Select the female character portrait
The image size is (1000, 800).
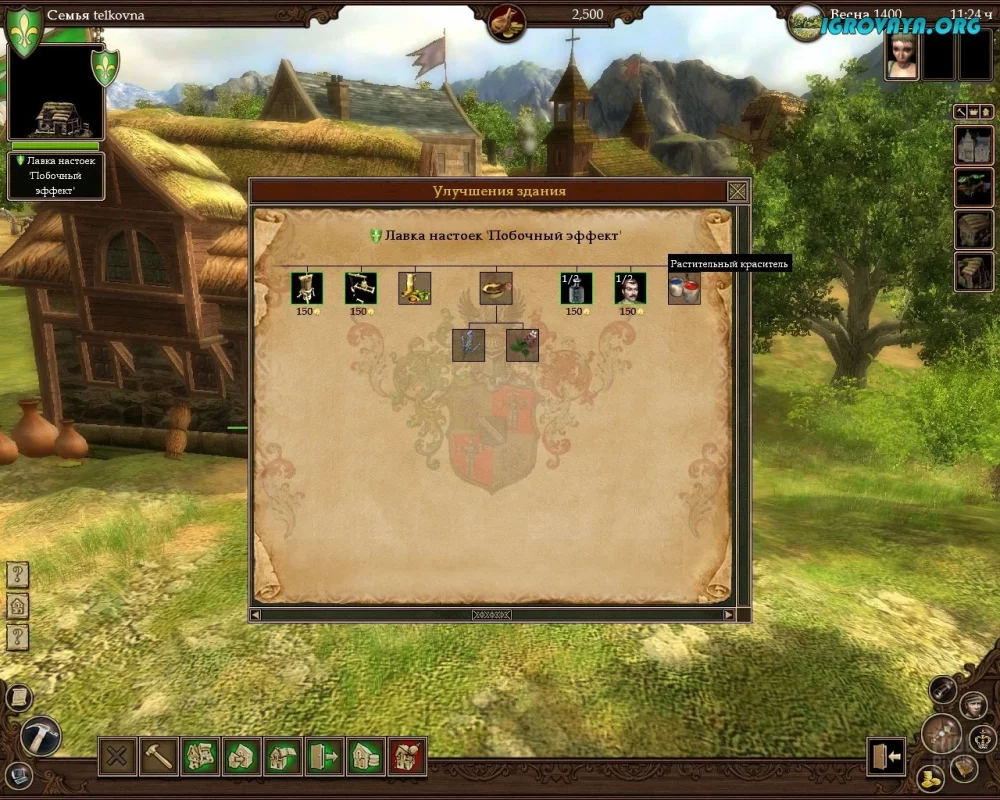pyautogui.click(x=902, y=59)
